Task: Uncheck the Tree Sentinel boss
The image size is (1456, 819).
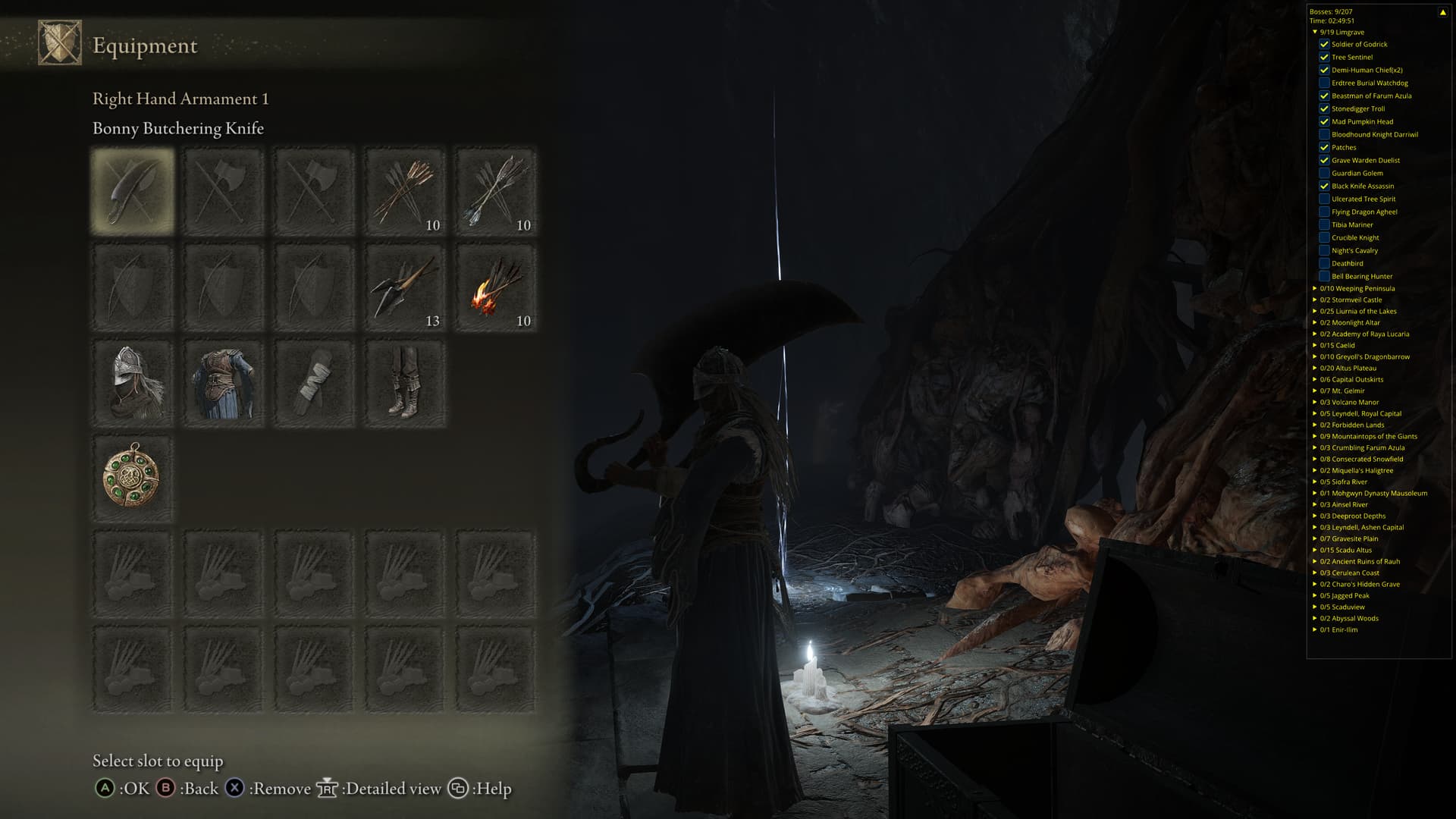Action: tap(1324, 57)
